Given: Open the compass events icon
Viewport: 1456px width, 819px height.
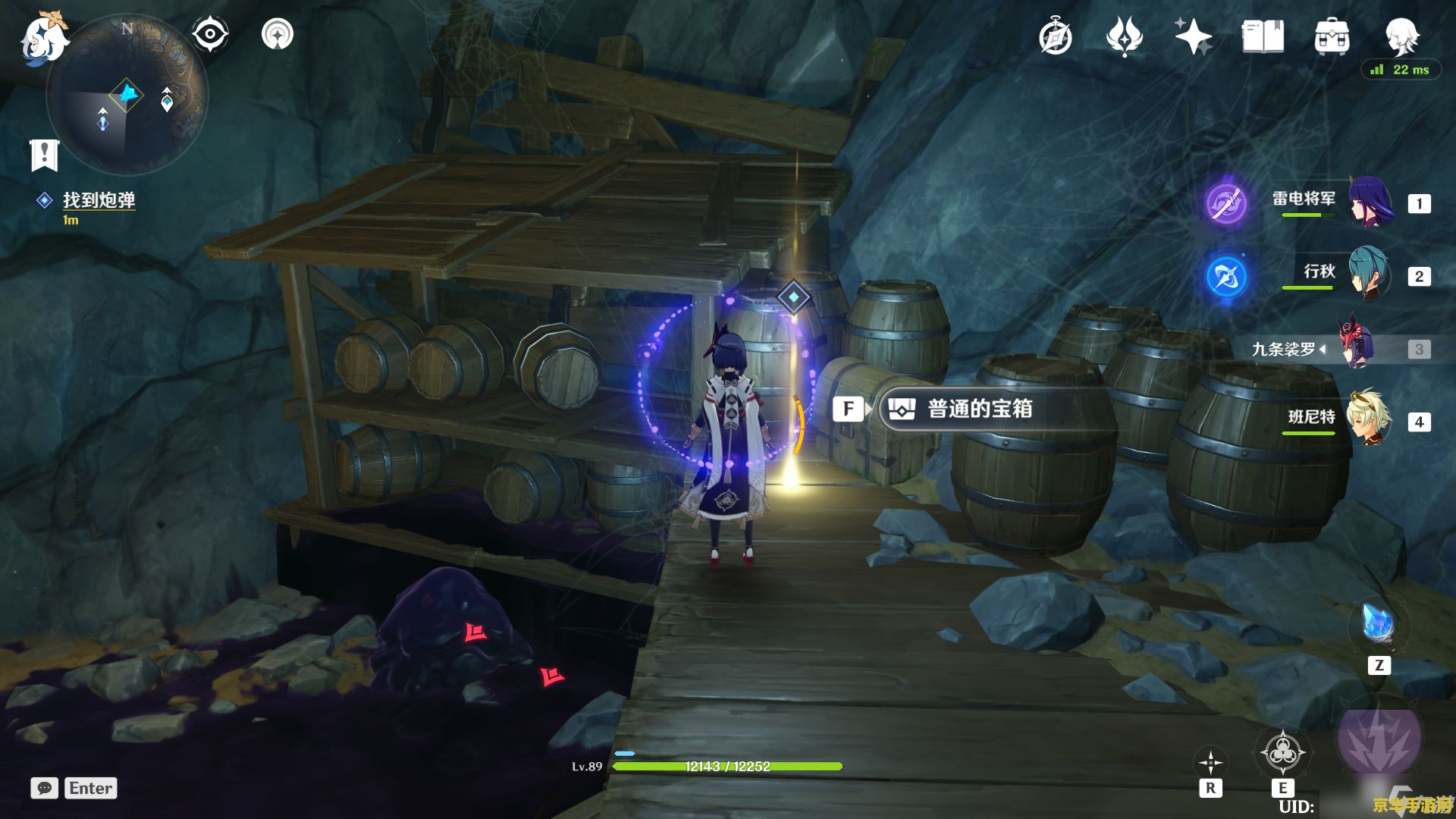Looking at the screenshot, I should click(1056, 37).
